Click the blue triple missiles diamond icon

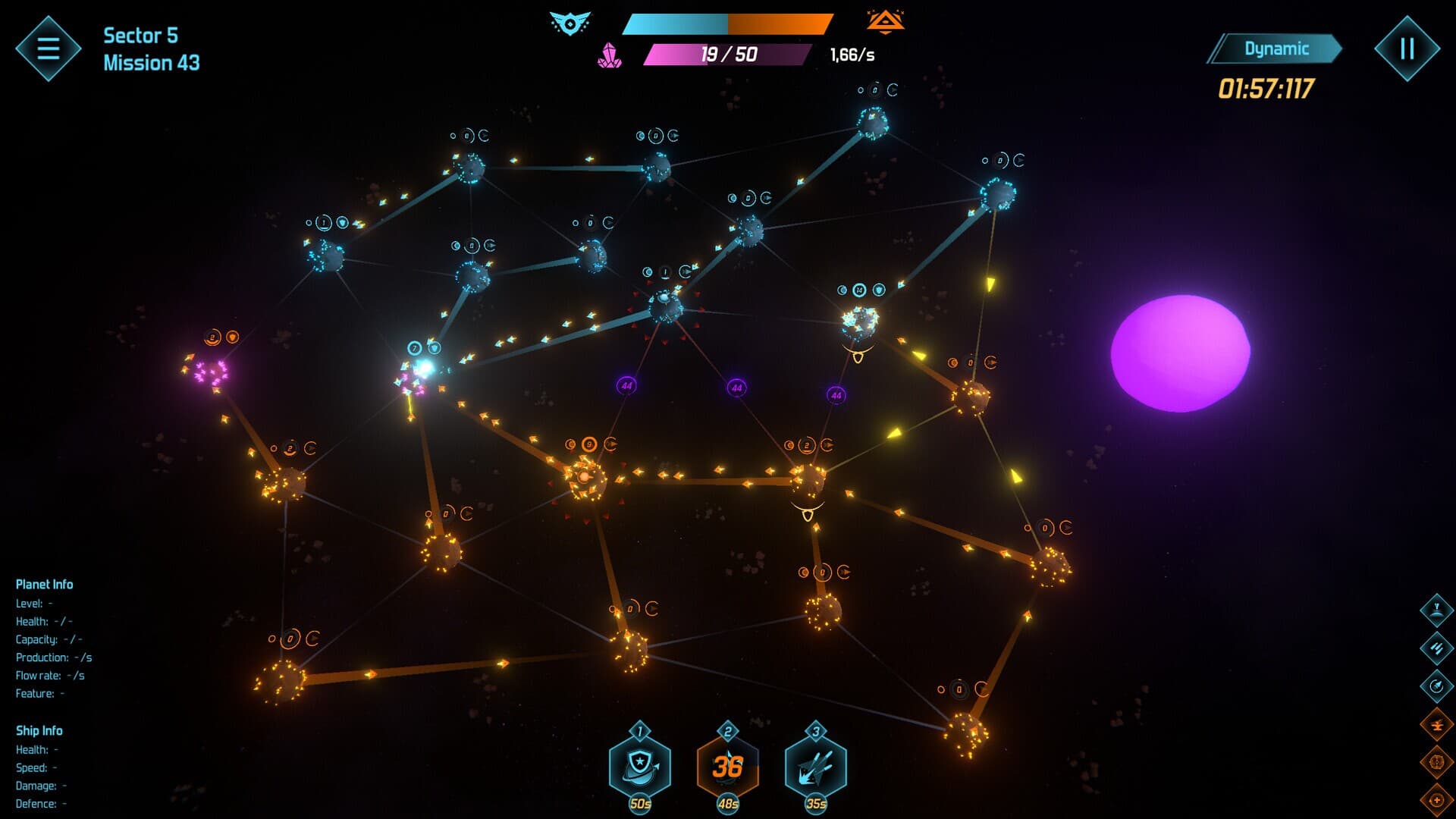pos(1436,648)
